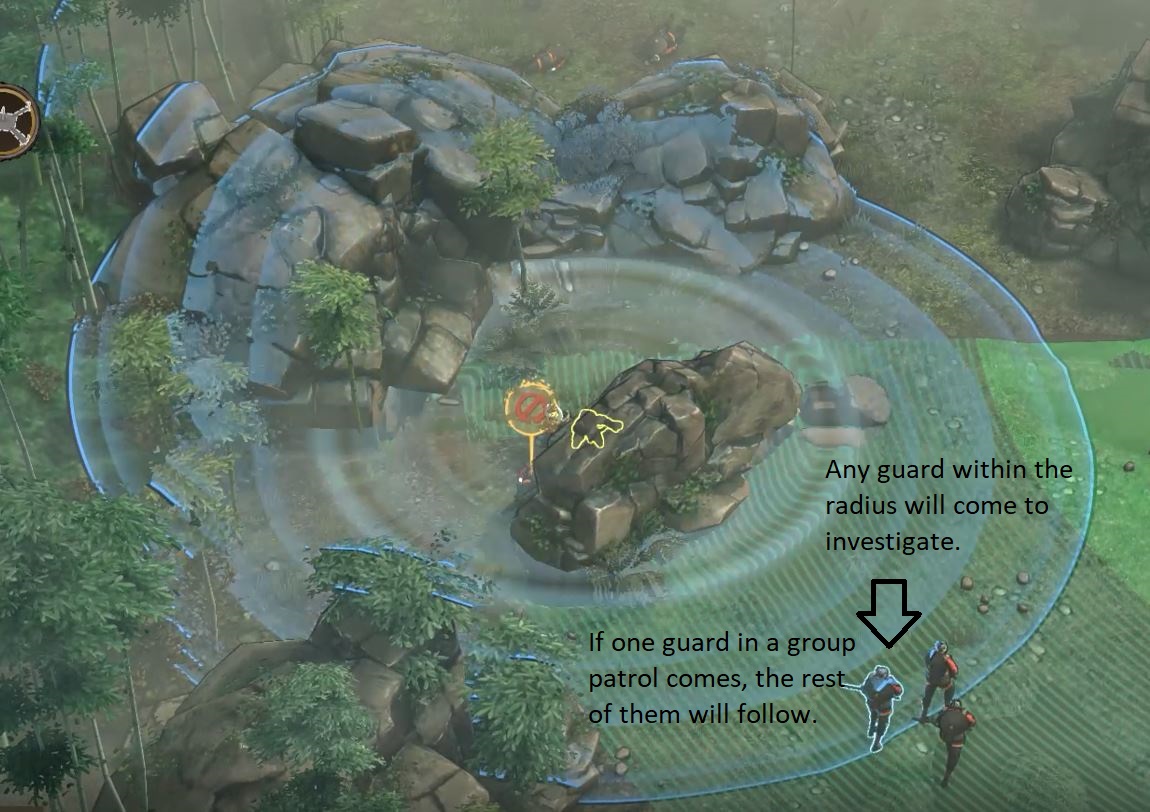Select the orange prohibited-action marker
Viewport: 1150px width, 812px height.
527,409
